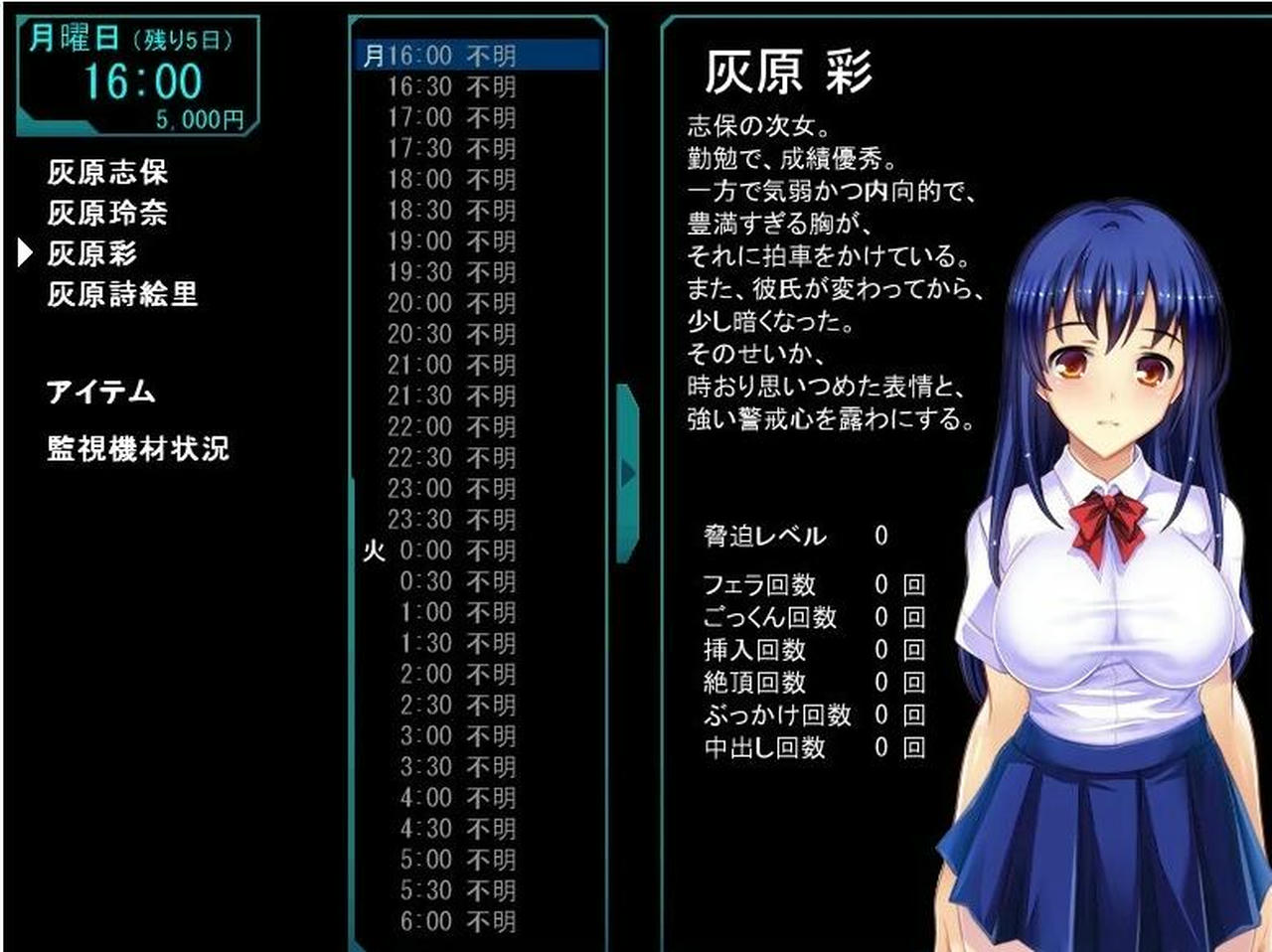Open the 灰原彩 character entry
The width and height of the screenshot is (1272, 952).
coord(92,253)
